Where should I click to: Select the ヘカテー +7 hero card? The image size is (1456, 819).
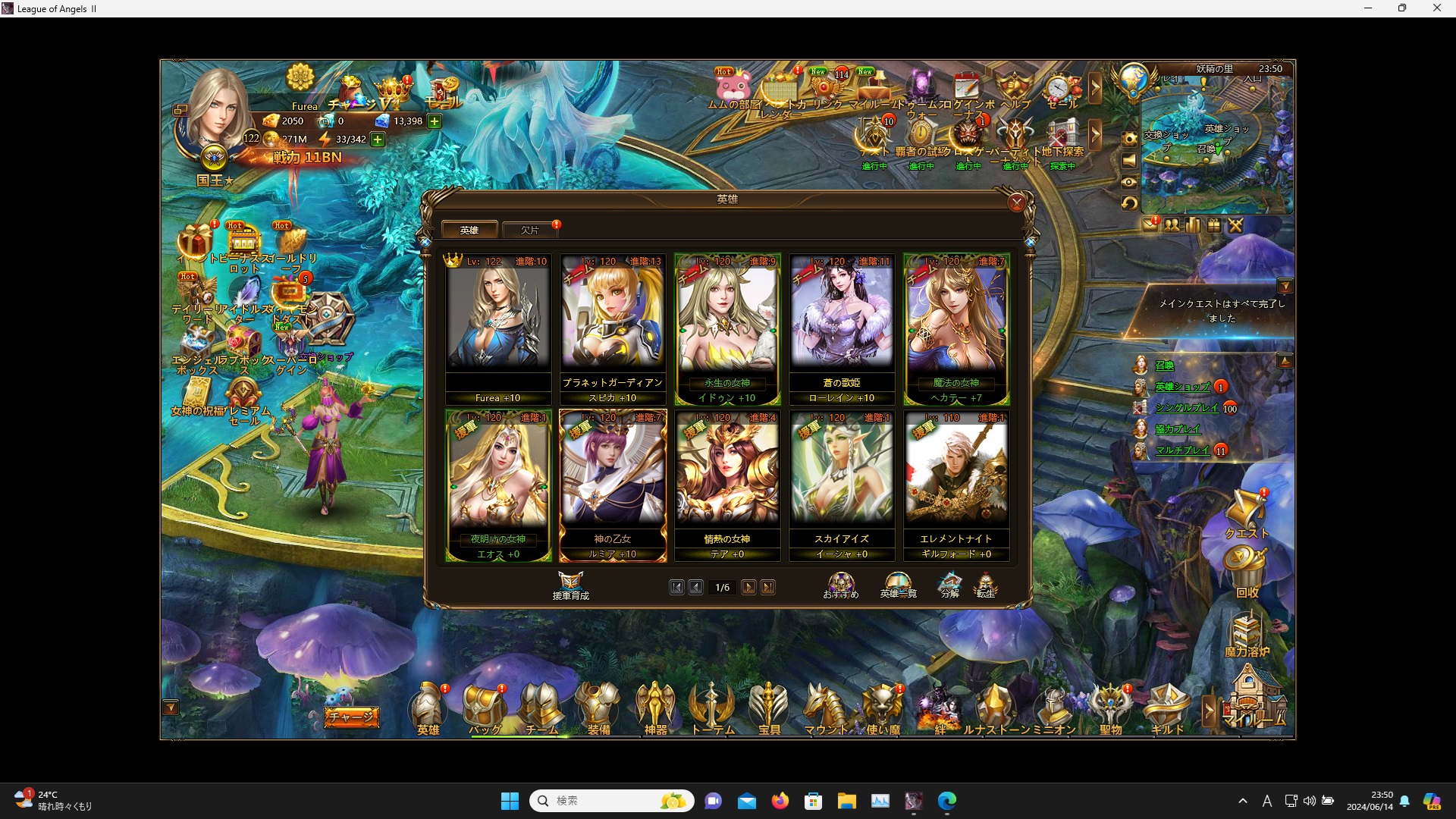(956, 329)
